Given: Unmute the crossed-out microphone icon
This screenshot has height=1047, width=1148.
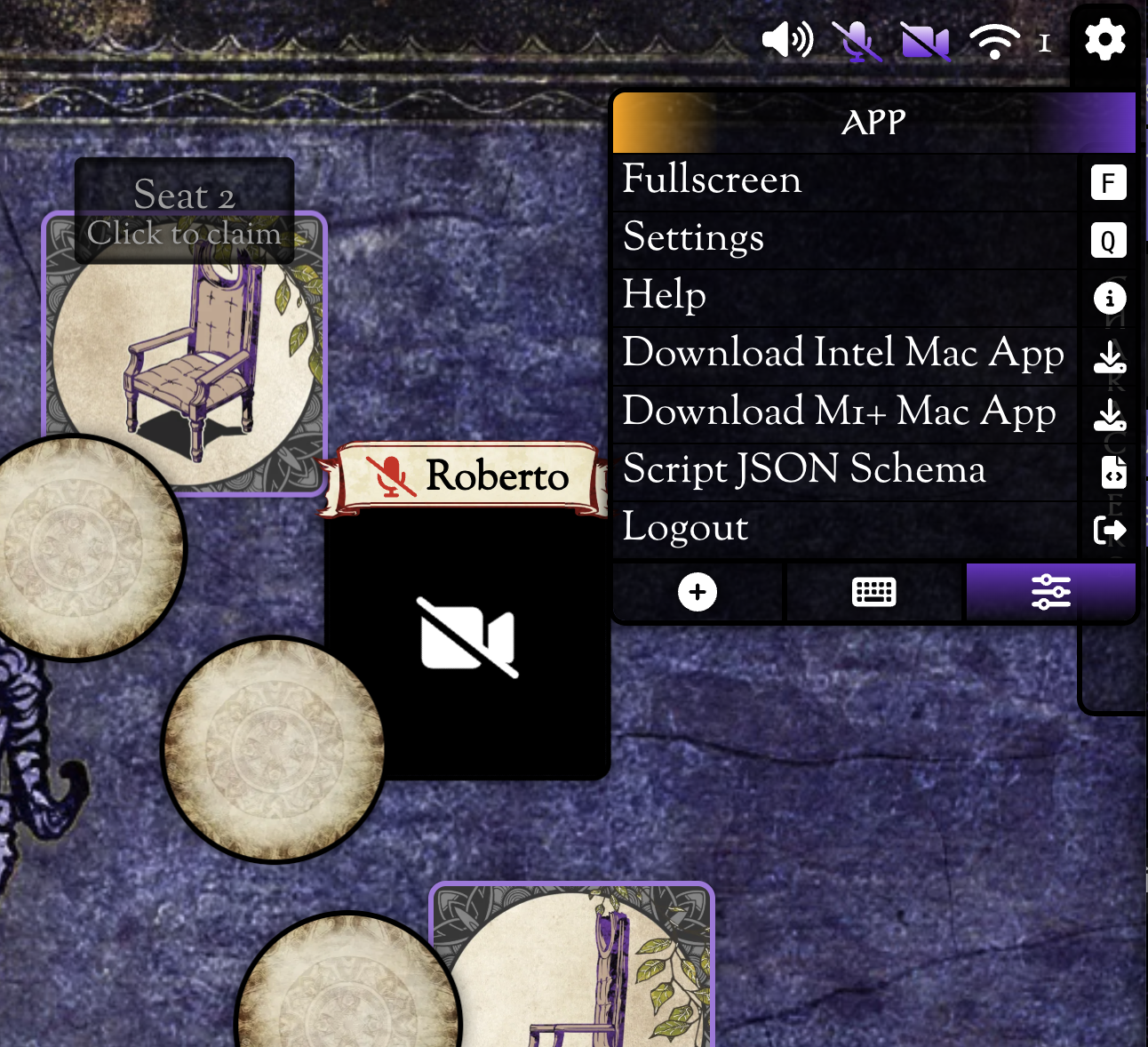Looking at the screenshot, I should click(856, 41).
